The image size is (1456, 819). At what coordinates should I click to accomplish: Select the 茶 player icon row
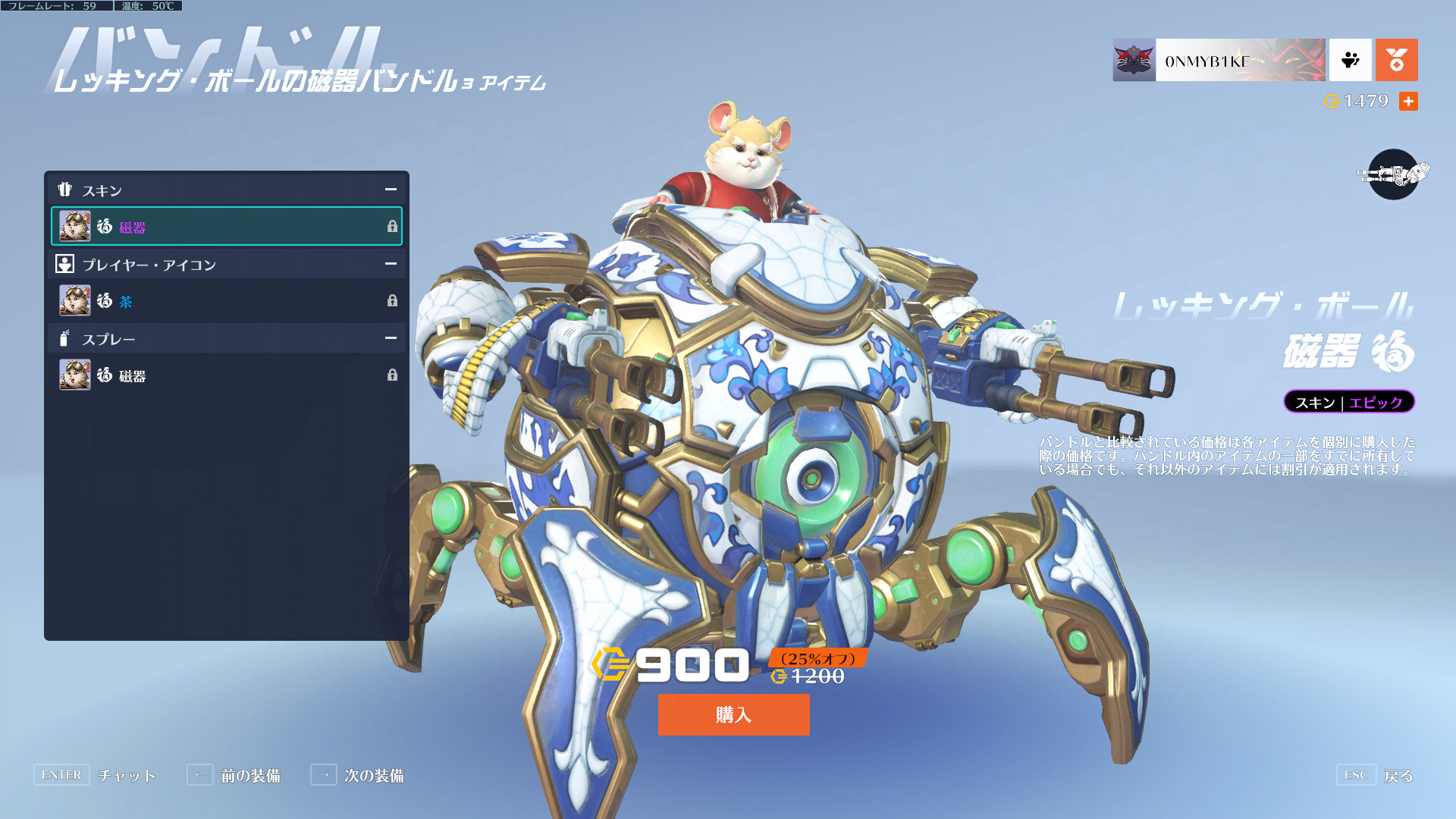pyautogui.click(x=227, y=301)
